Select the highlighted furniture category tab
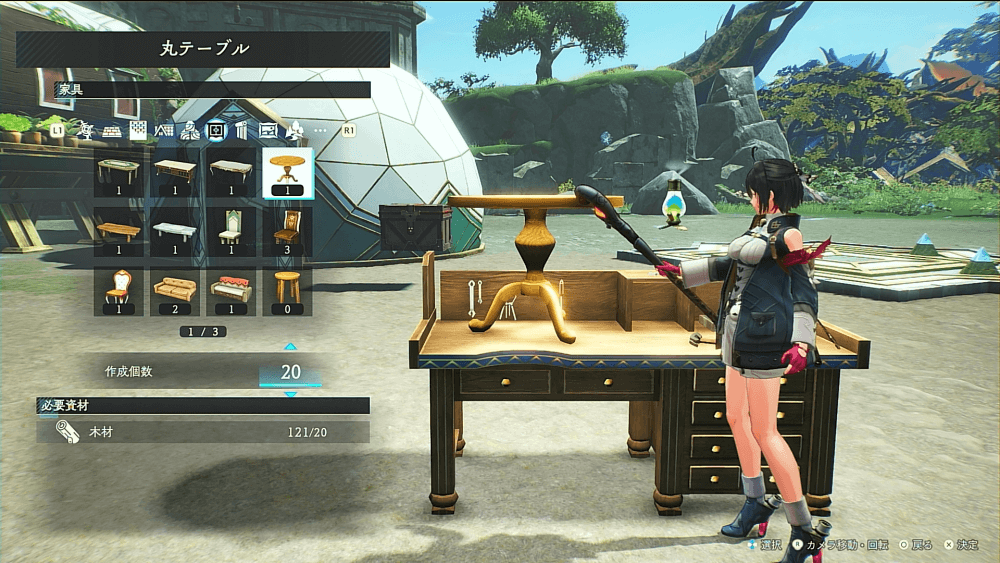Viewport: 1000px width, 563px height. [215, 130]
